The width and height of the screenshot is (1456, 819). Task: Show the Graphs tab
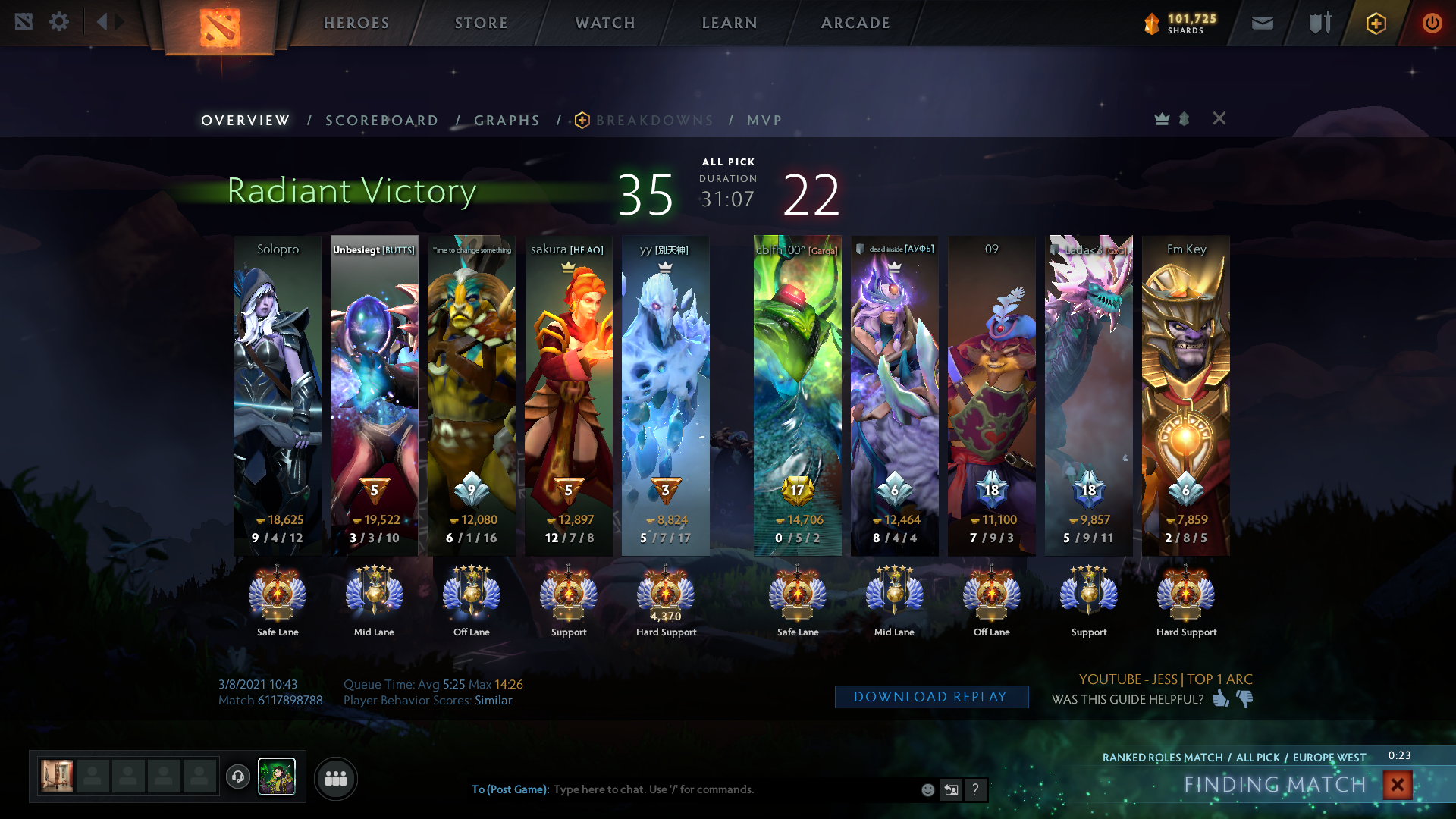pyautogui.click(x=507, y=121)
